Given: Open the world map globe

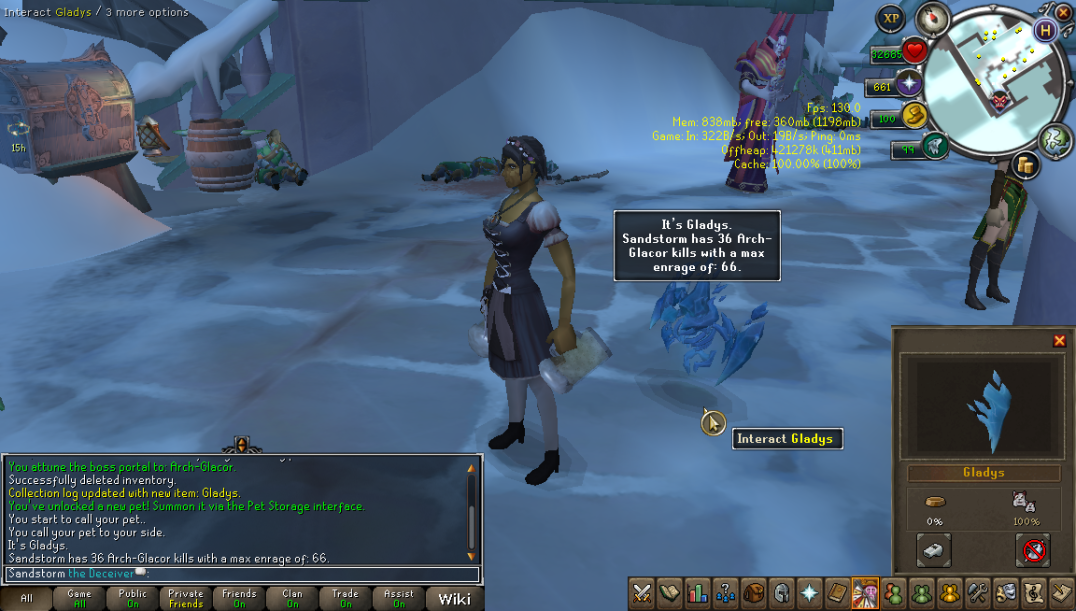Looking at the screenshot, I should 1055,141.
